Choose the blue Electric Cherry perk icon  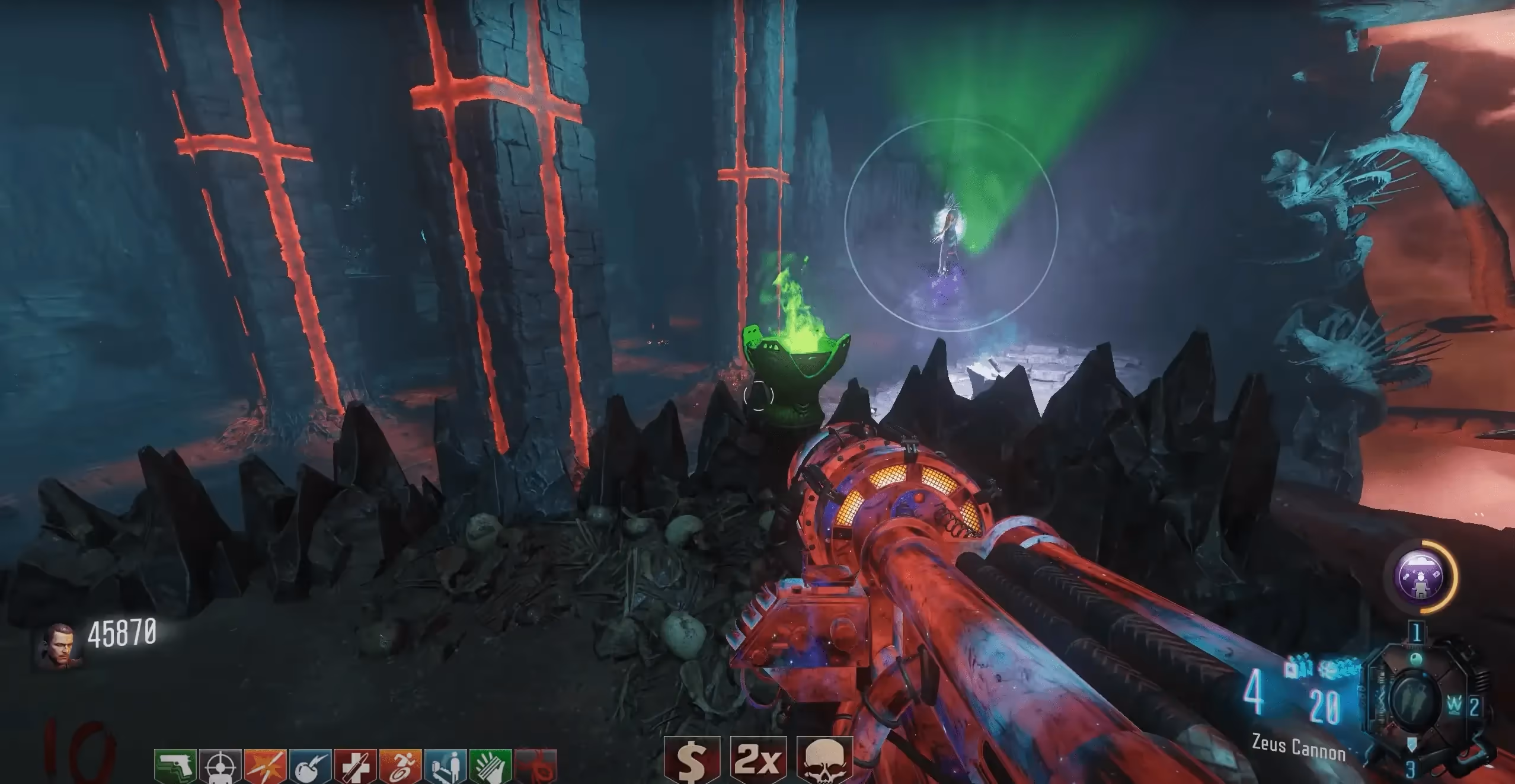click(311, 767)
